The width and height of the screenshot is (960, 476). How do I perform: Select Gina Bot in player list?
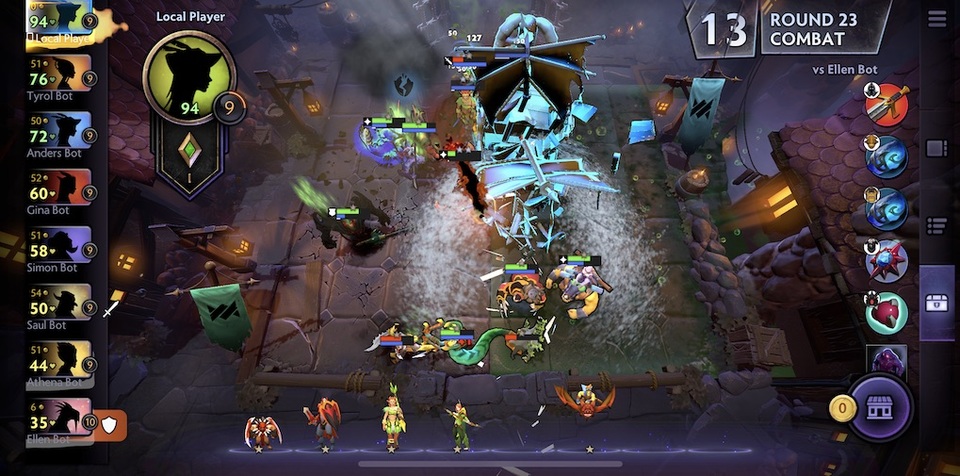(60, 189)
